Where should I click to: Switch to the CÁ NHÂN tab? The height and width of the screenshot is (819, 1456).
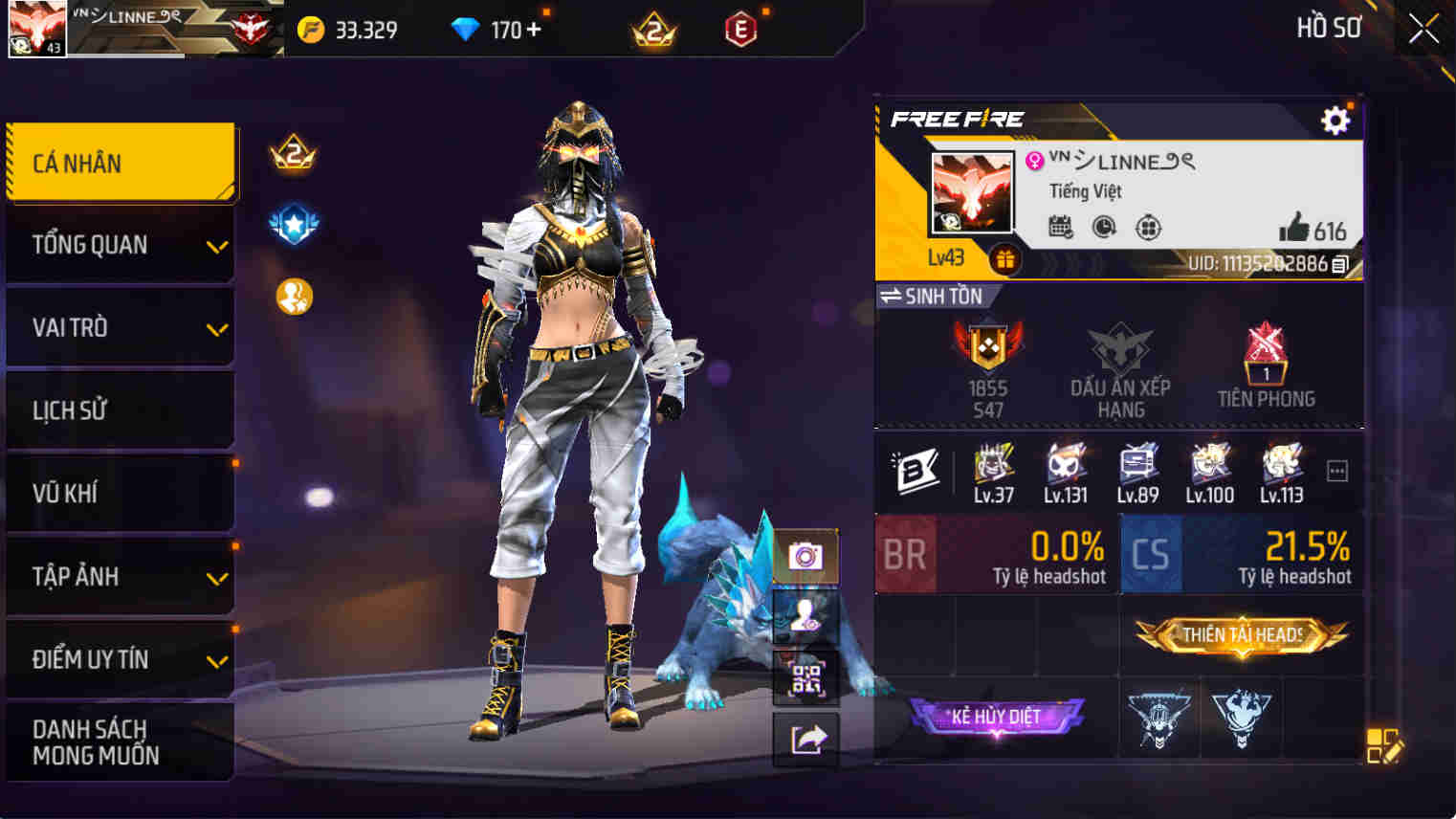pyautogui.click(x=121, y=163)
